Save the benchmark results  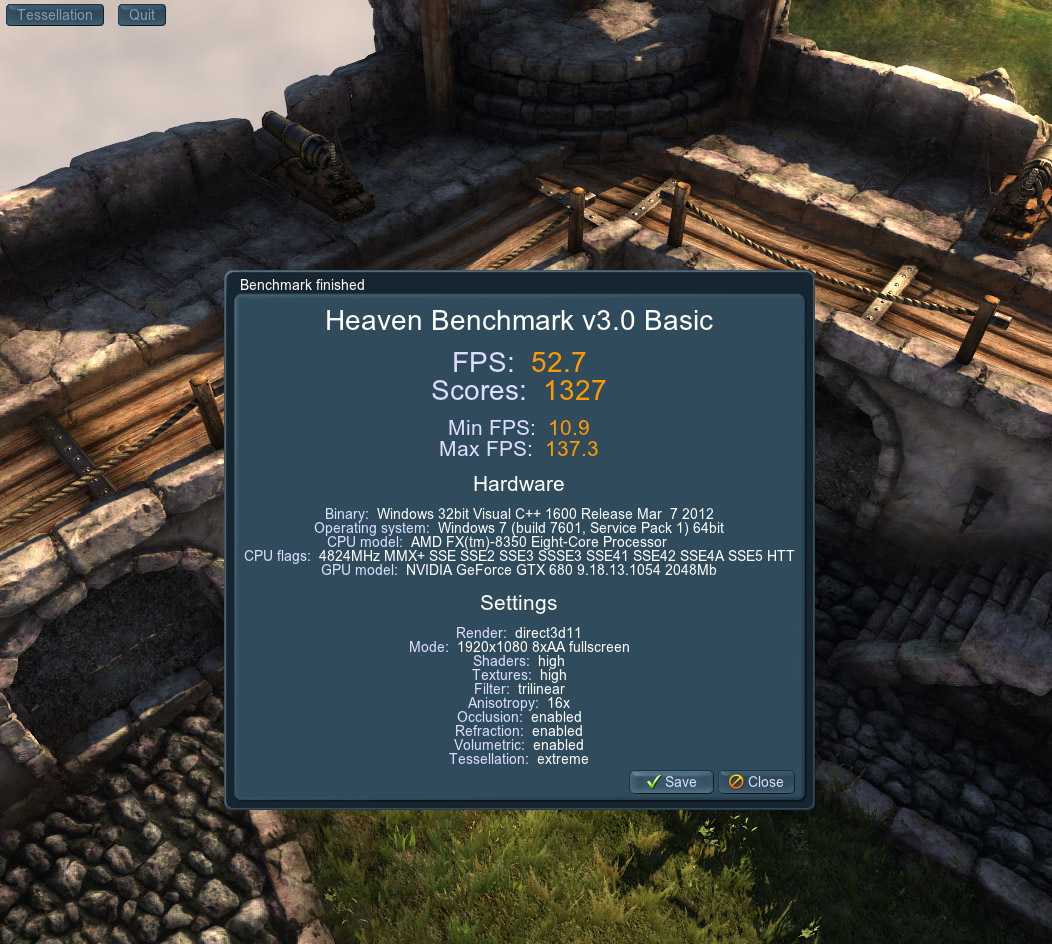pyautogui.click(x=671, y=782)
